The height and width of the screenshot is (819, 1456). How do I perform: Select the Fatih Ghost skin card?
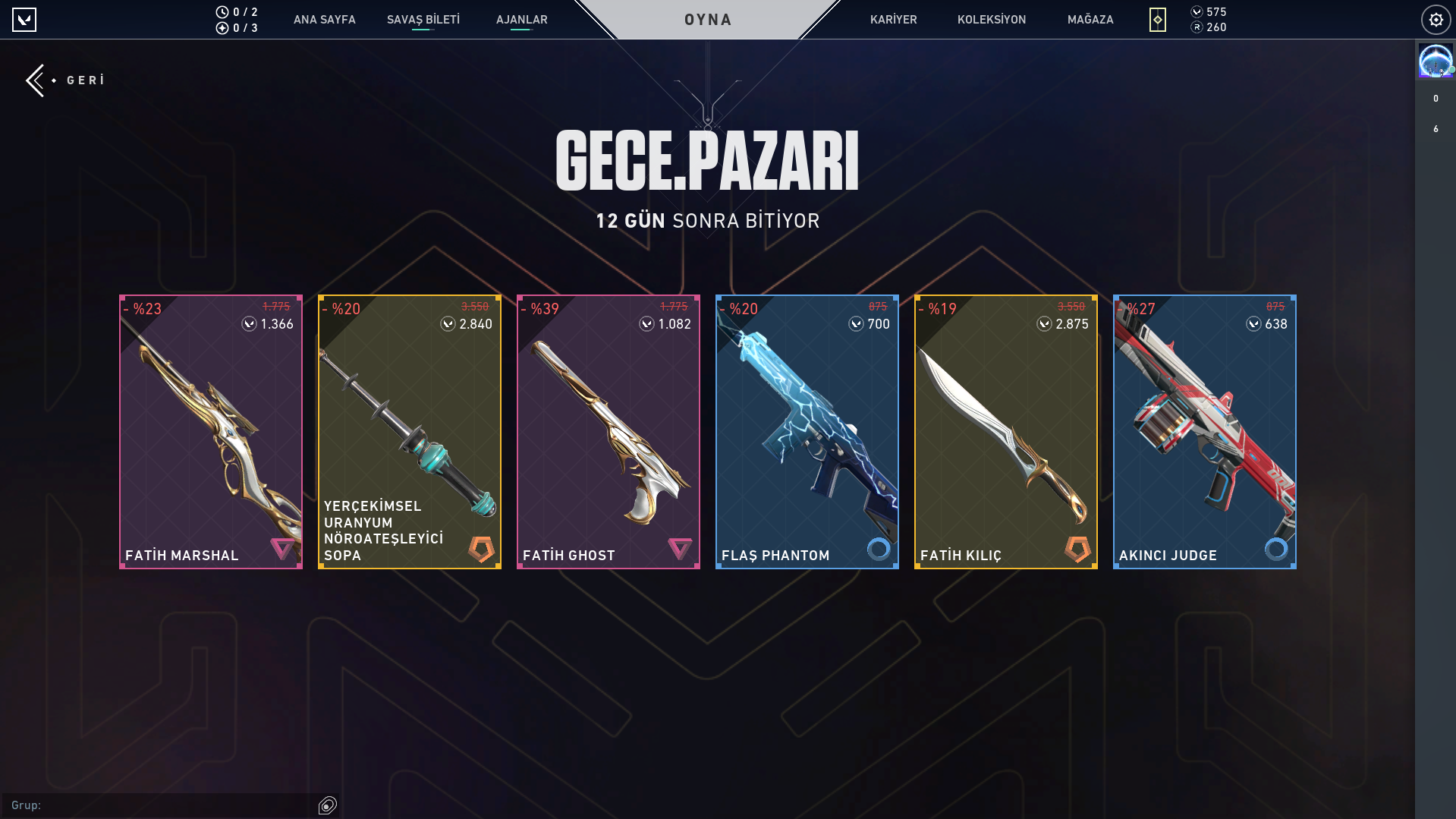click(609, 432)
